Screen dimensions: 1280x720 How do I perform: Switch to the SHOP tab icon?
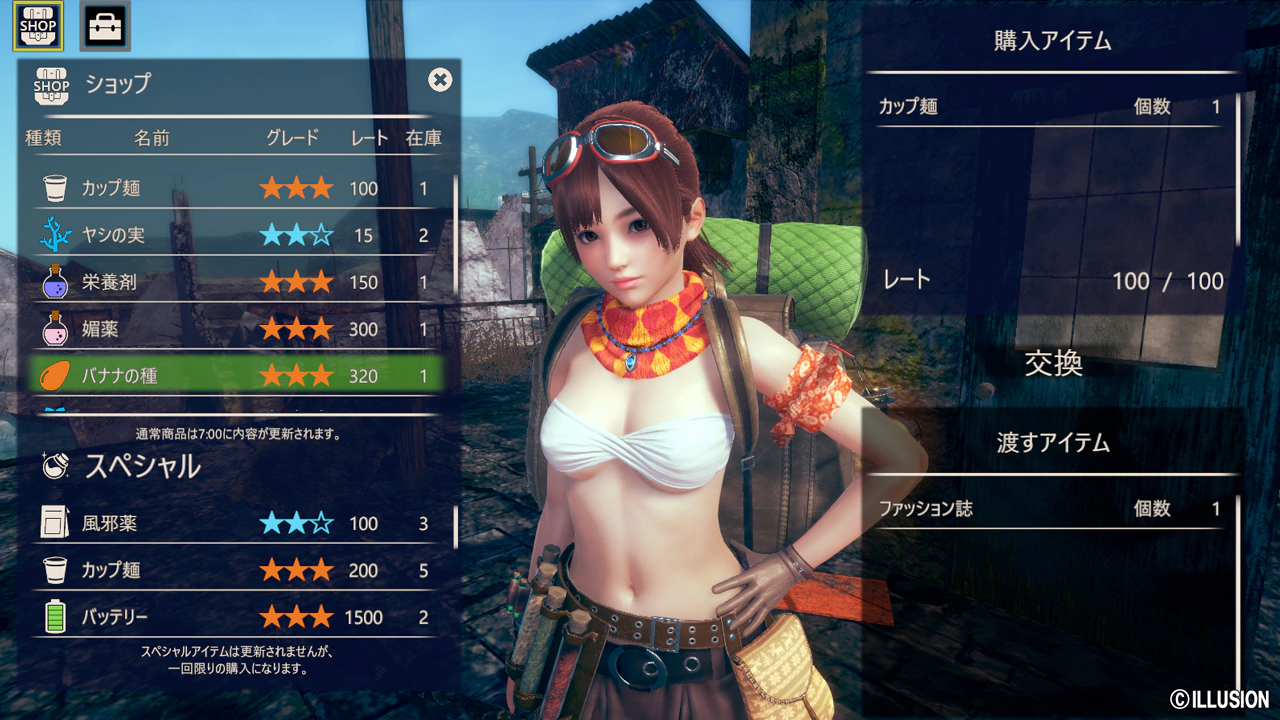[38, 26]
